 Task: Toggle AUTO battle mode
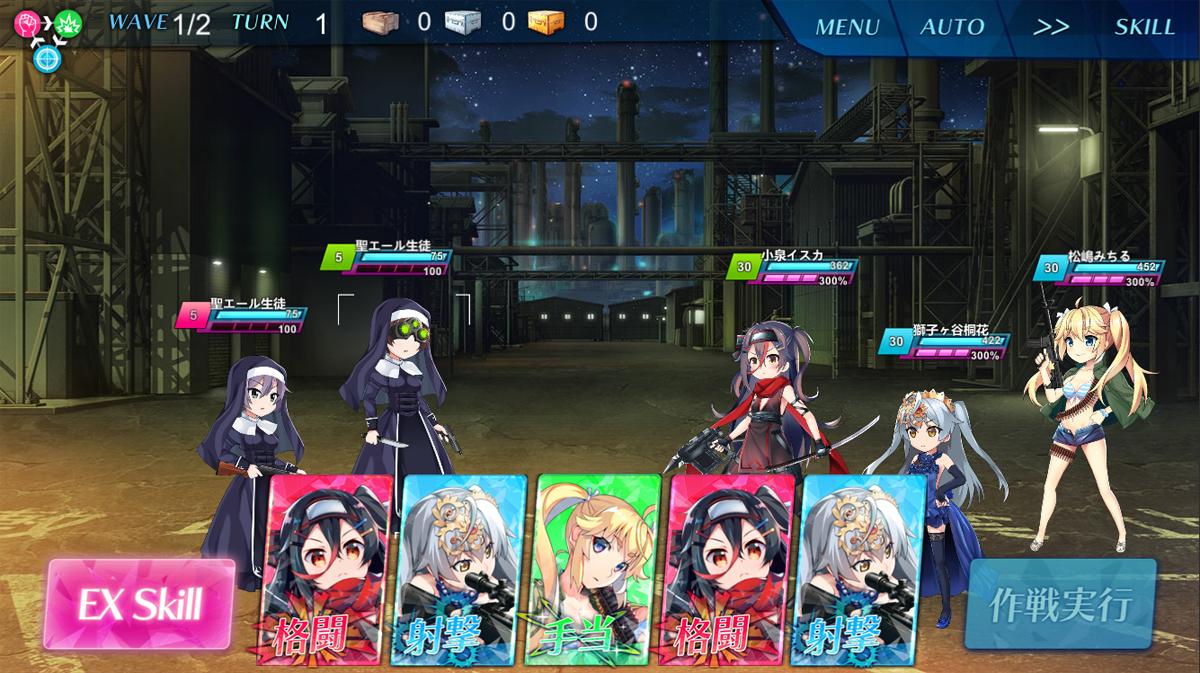pos(952,27)
